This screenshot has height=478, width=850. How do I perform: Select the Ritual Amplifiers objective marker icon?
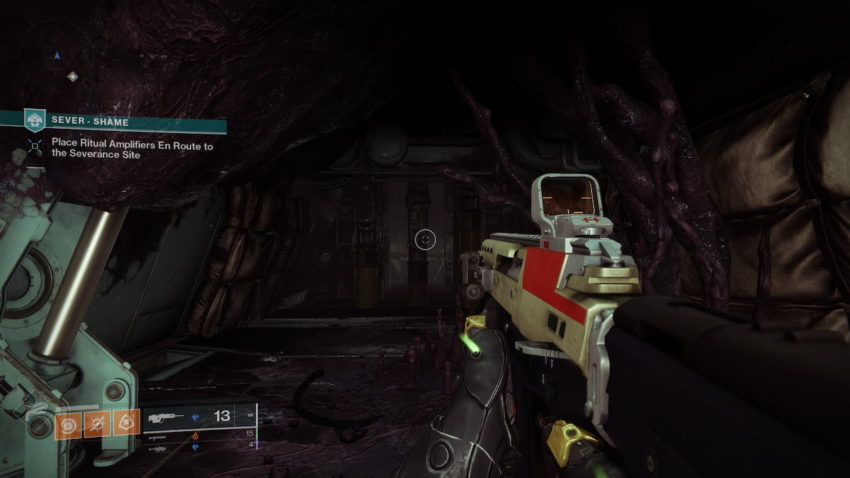click(36, 148)
